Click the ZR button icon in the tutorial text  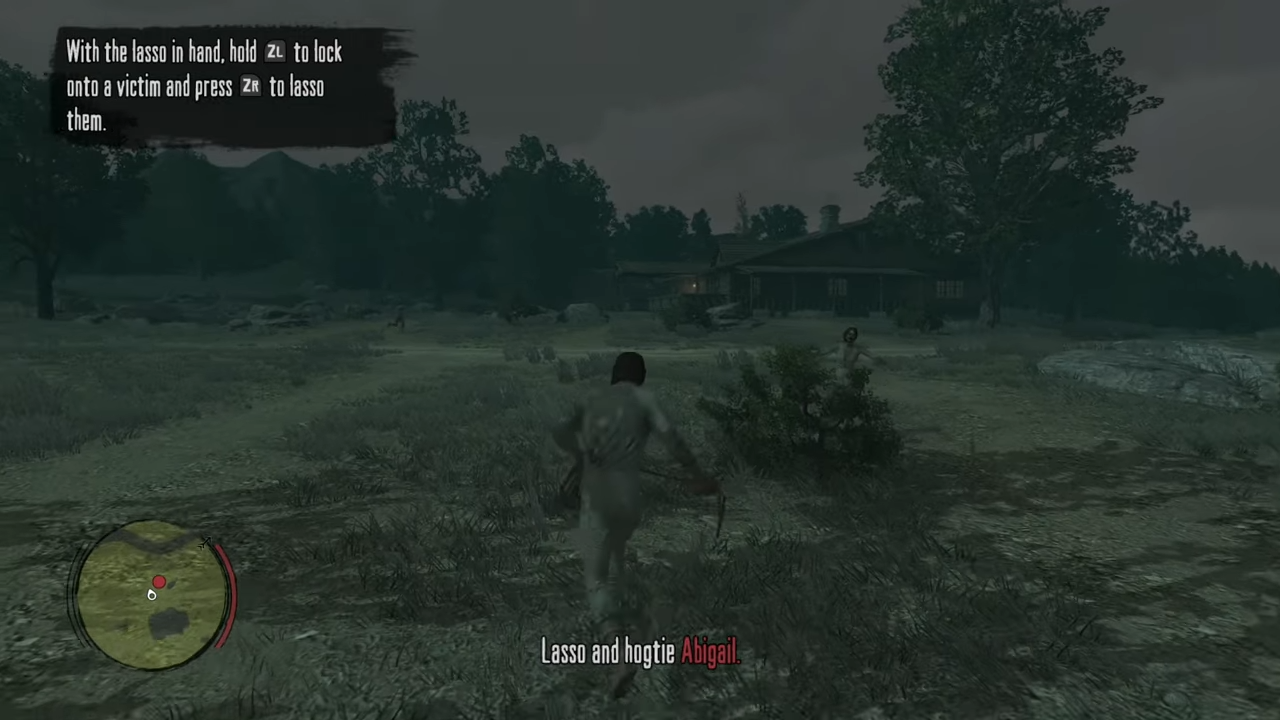250,87
